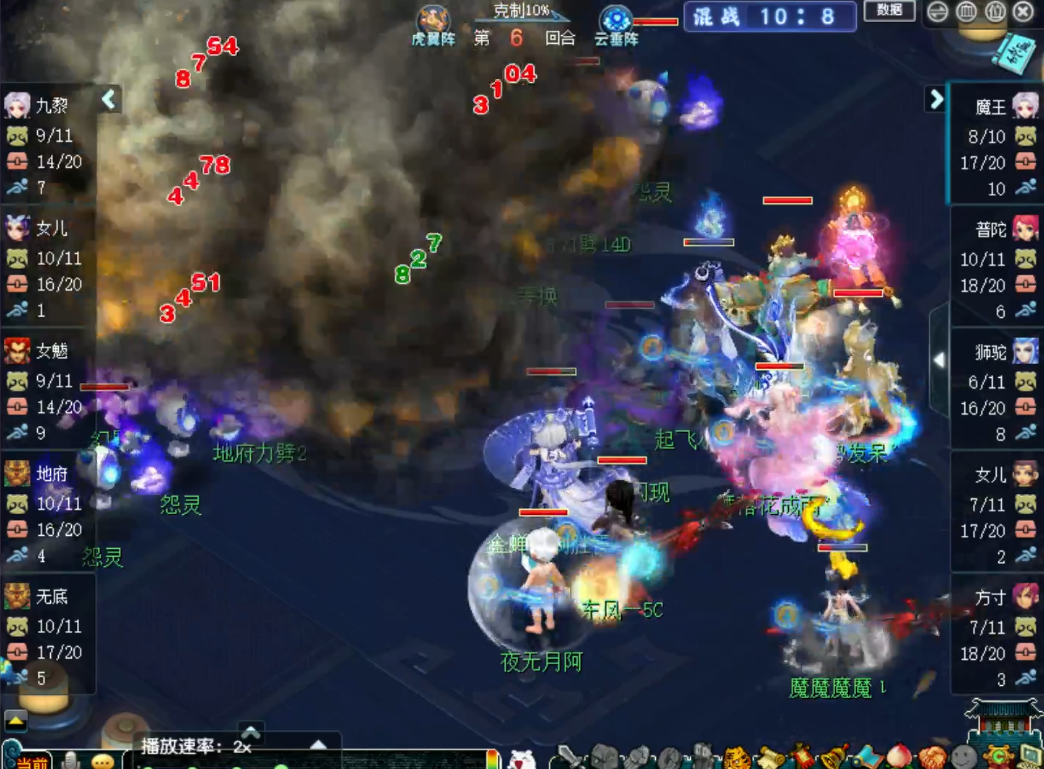
Task: Open the 数据 battle statistics panel
Action: (x=889, y=11)
